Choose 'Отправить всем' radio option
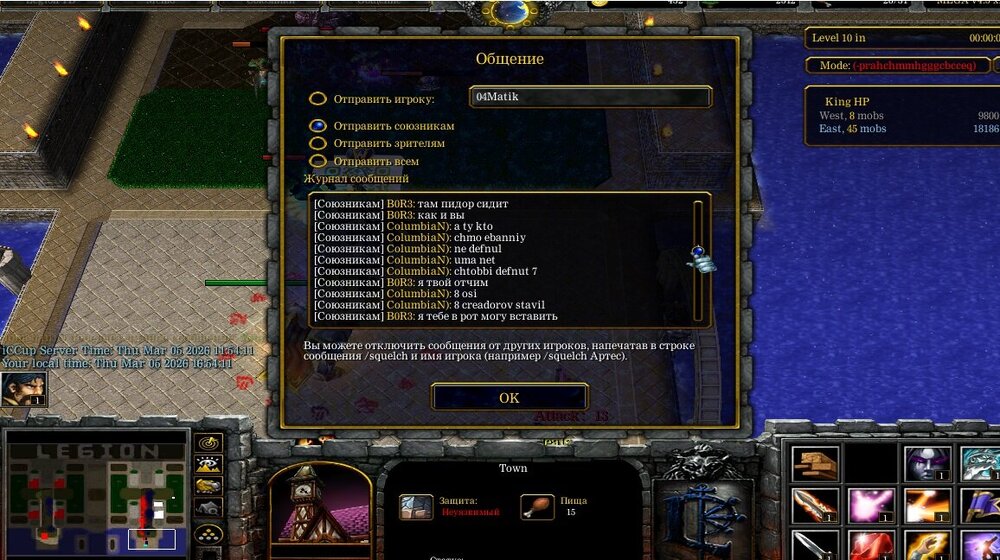This screenshot has width=1000, height=560. (x=318, y=161)
